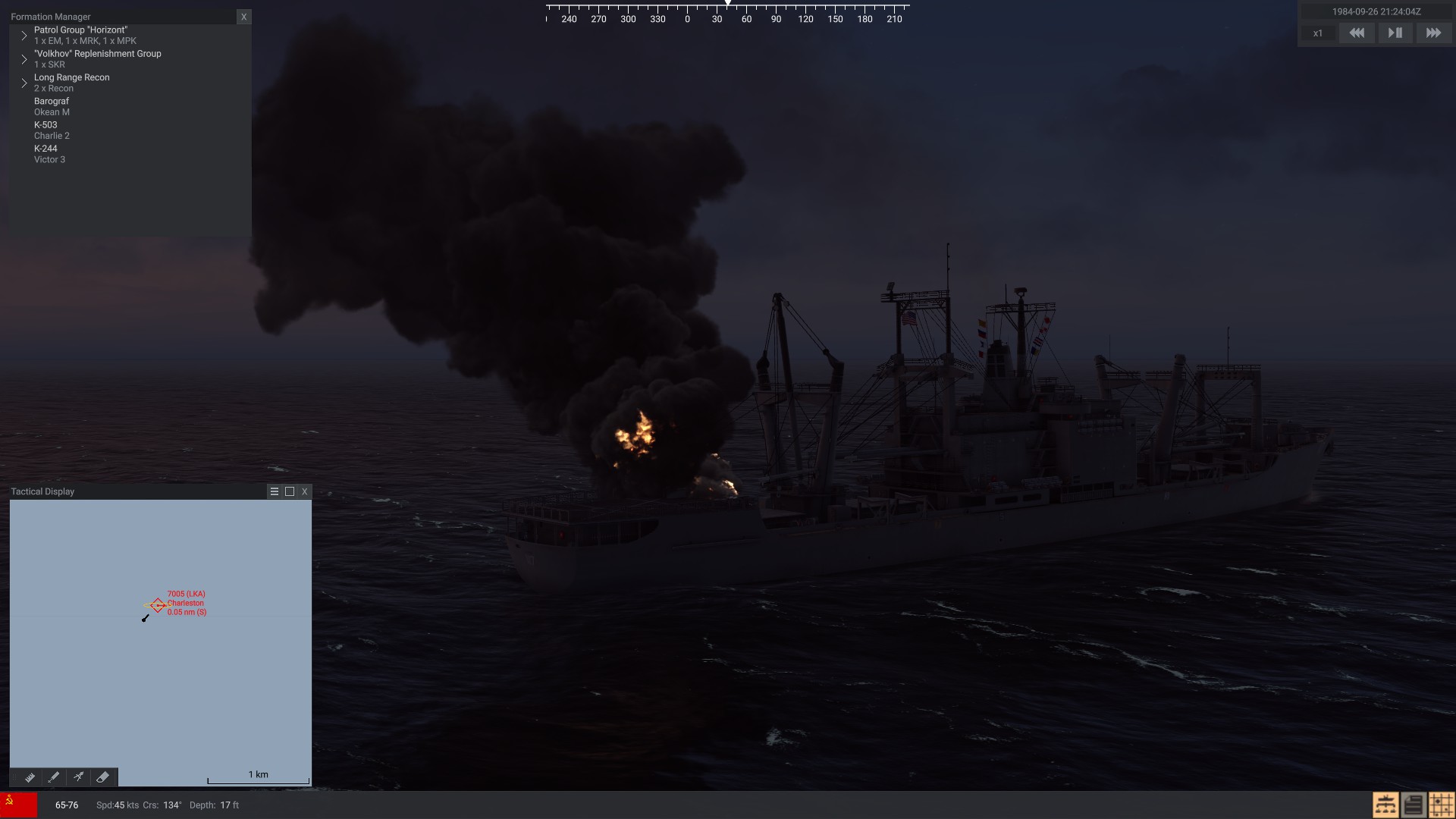This screenshot has width=1456, height=819.
Task: Select submarine K-503 Charlie 2
Action: click(x=52, y=130)
